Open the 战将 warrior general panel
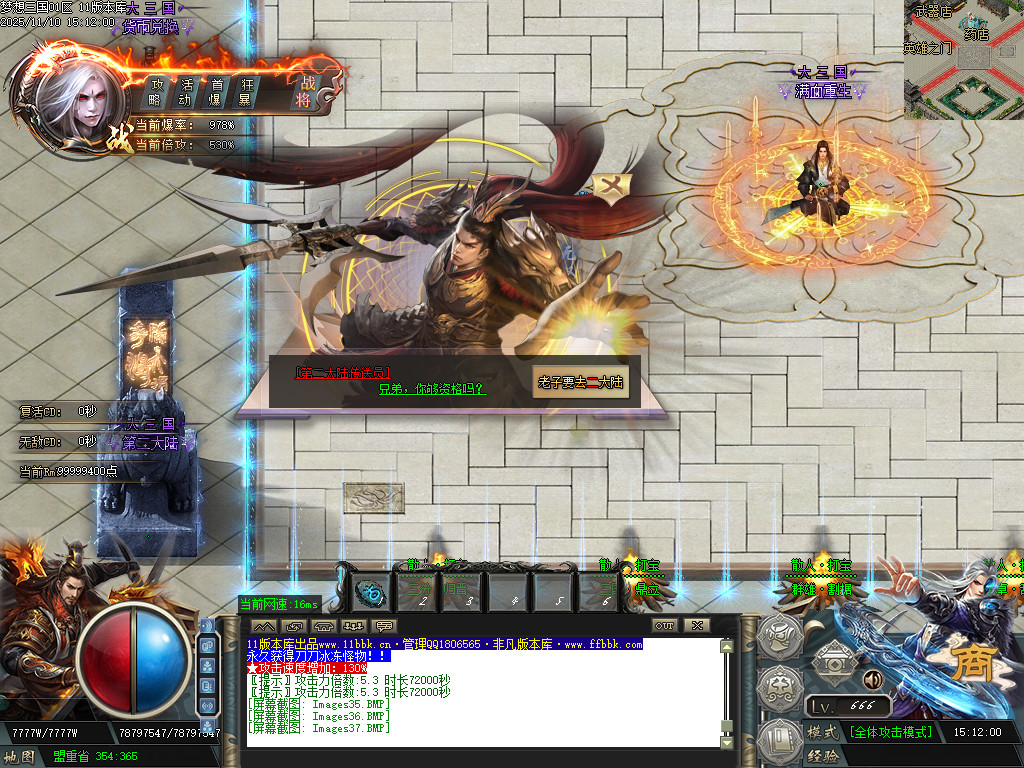 tap(307, 91)
